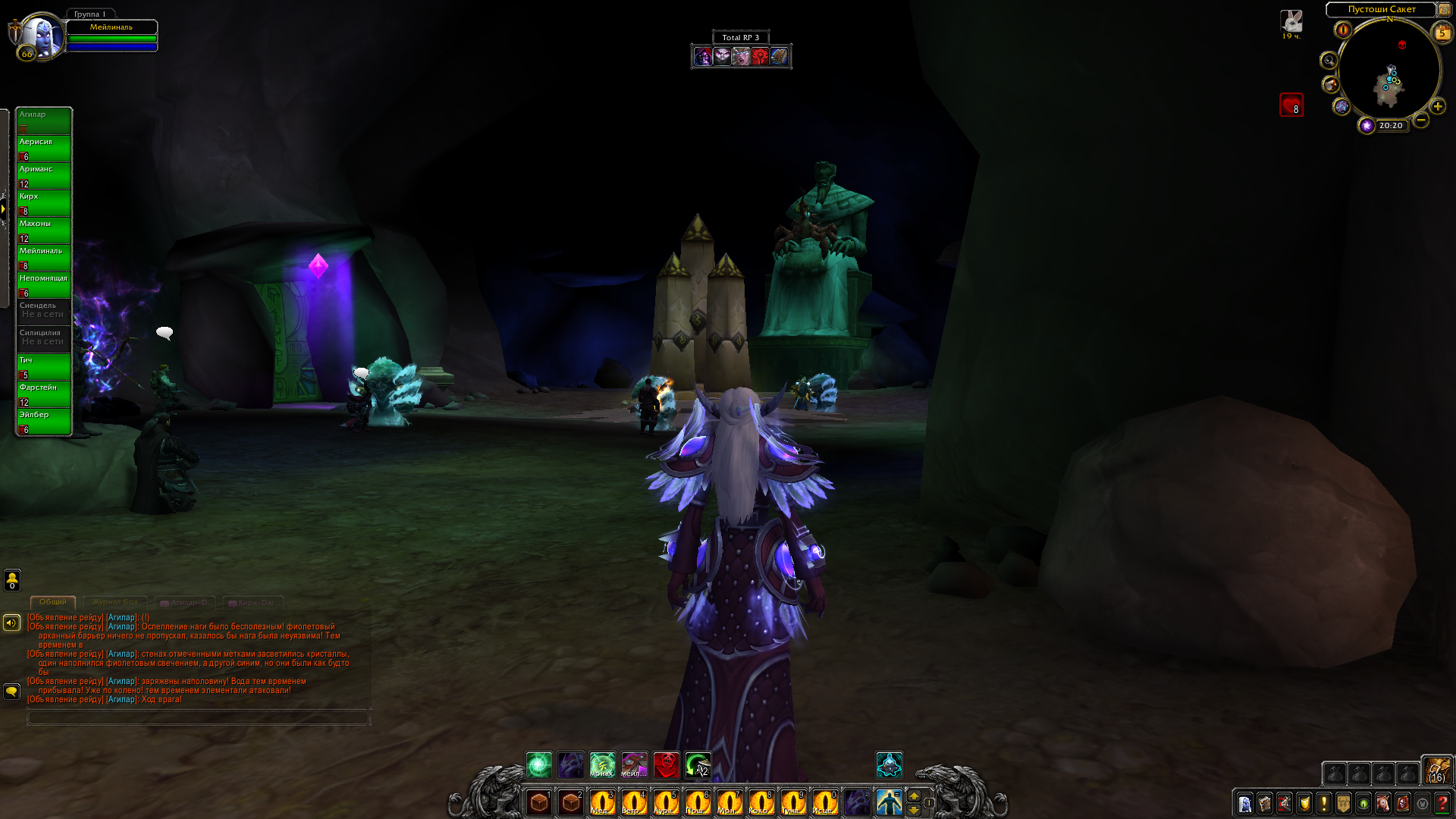Switch to the Общий chat tab

click(53, 602)
